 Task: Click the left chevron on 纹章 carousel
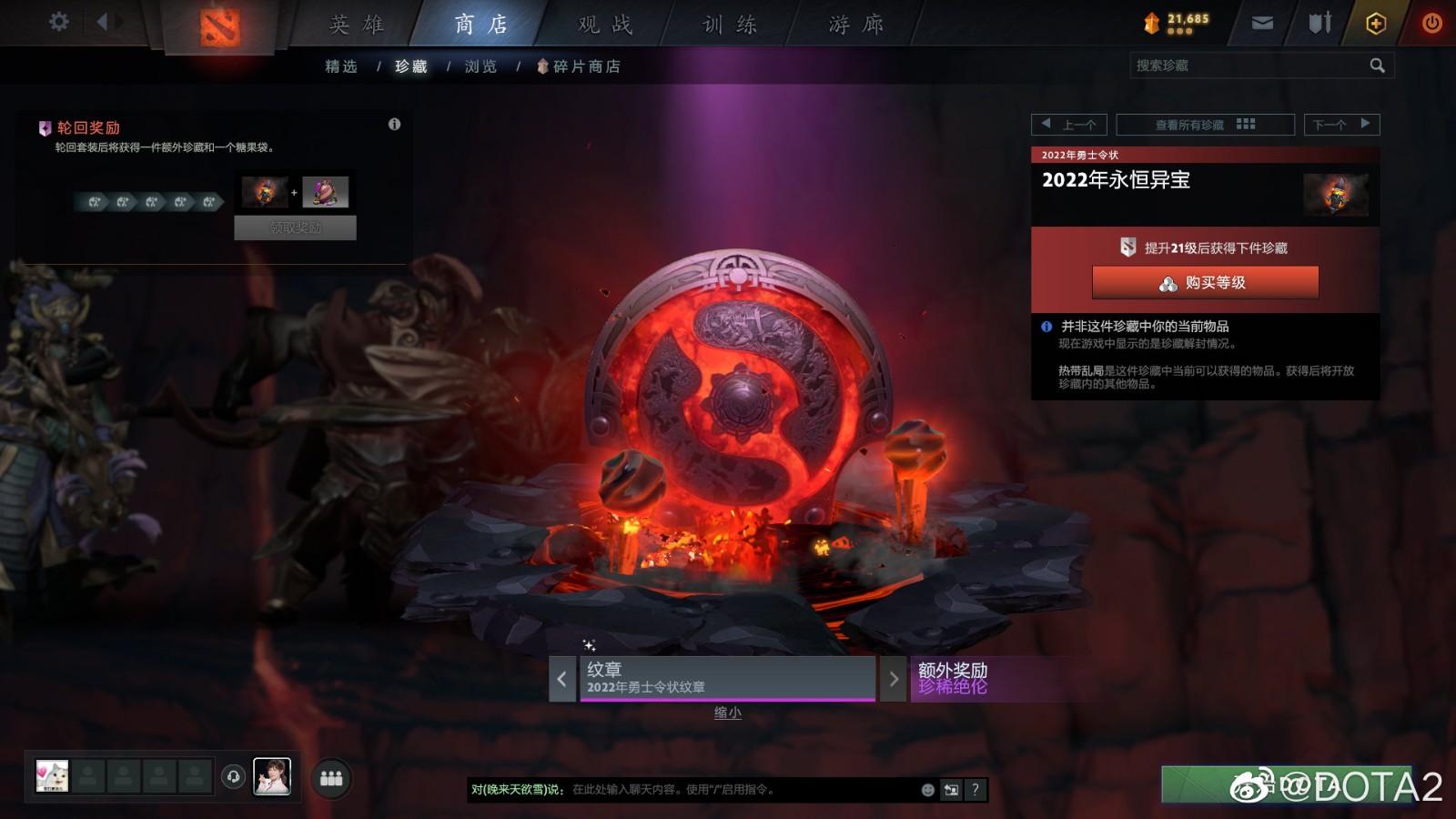point(561,679)
